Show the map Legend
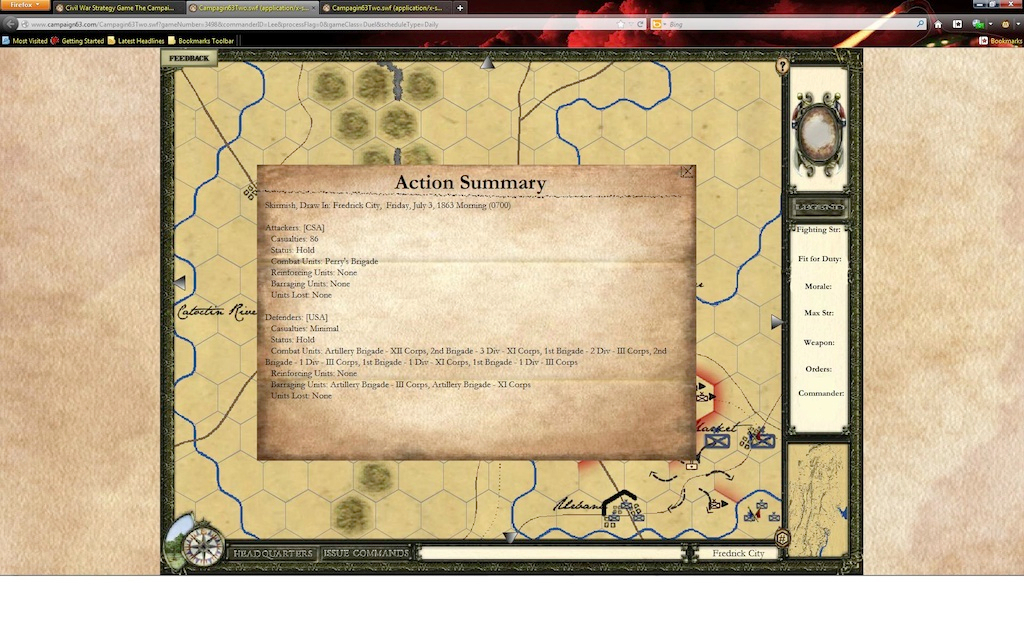 point(819,207)
